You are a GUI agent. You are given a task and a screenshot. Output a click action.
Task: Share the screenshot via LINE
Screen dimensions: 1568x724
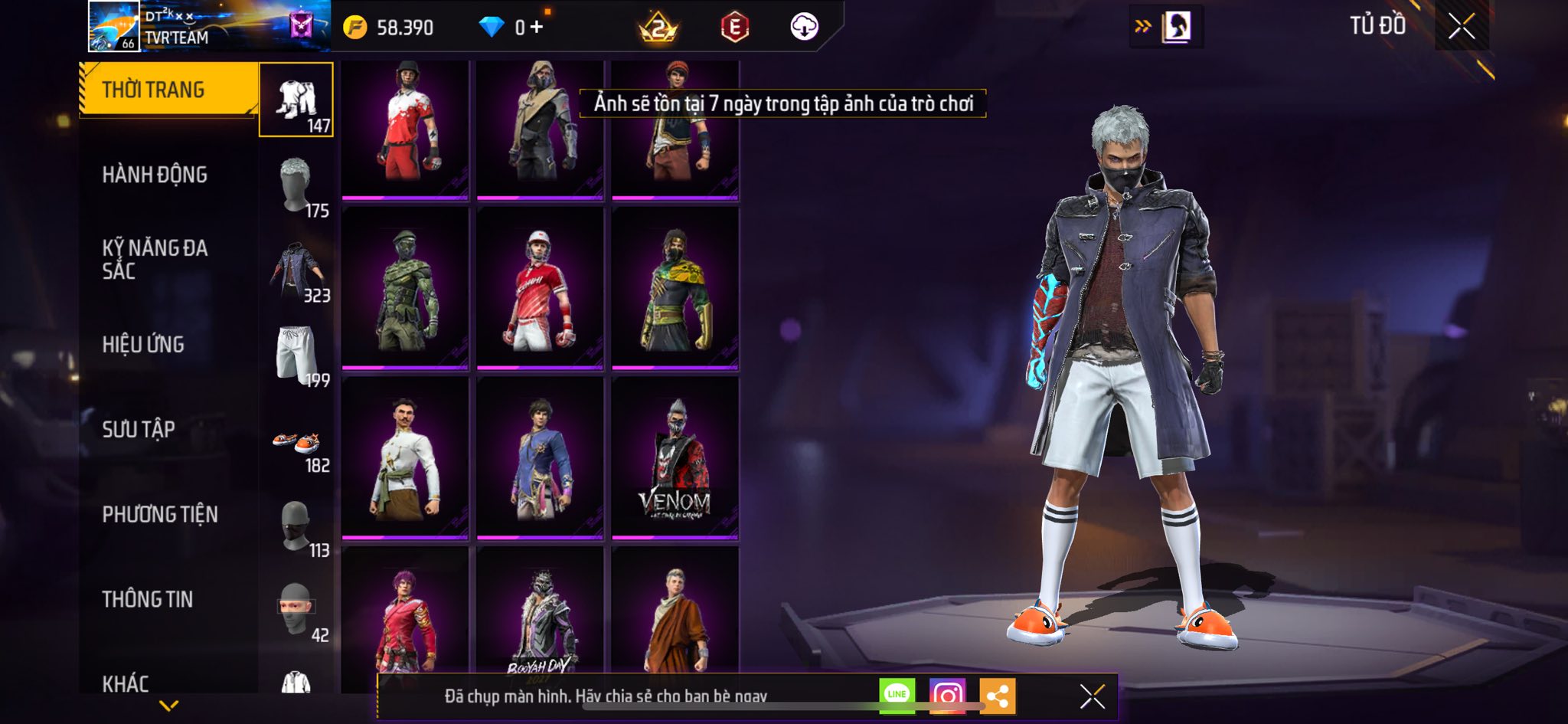(897, 696)
